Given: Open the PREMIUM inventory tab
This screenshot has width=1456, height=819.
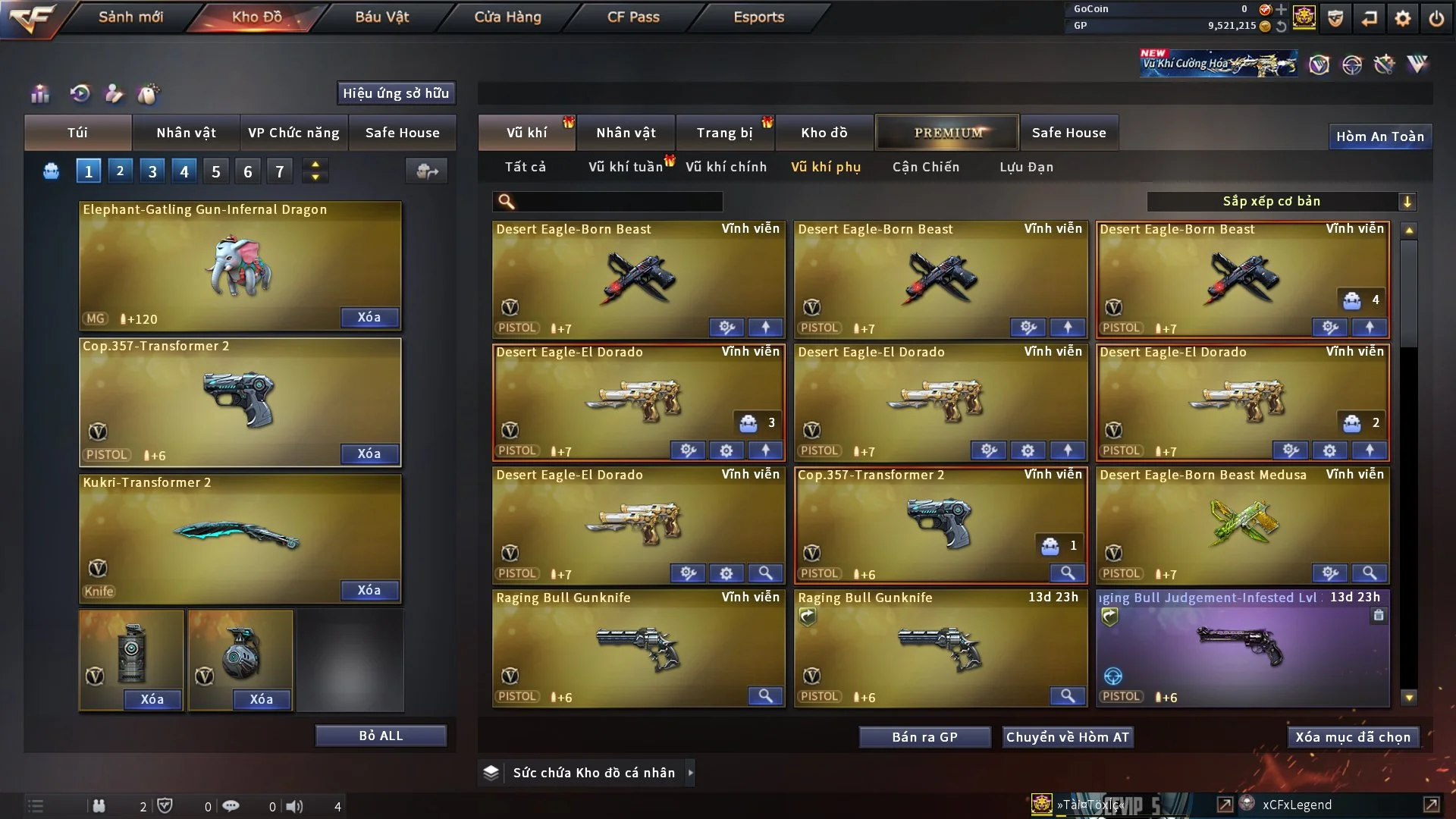Looking at the screenshot, I should 948,133.
